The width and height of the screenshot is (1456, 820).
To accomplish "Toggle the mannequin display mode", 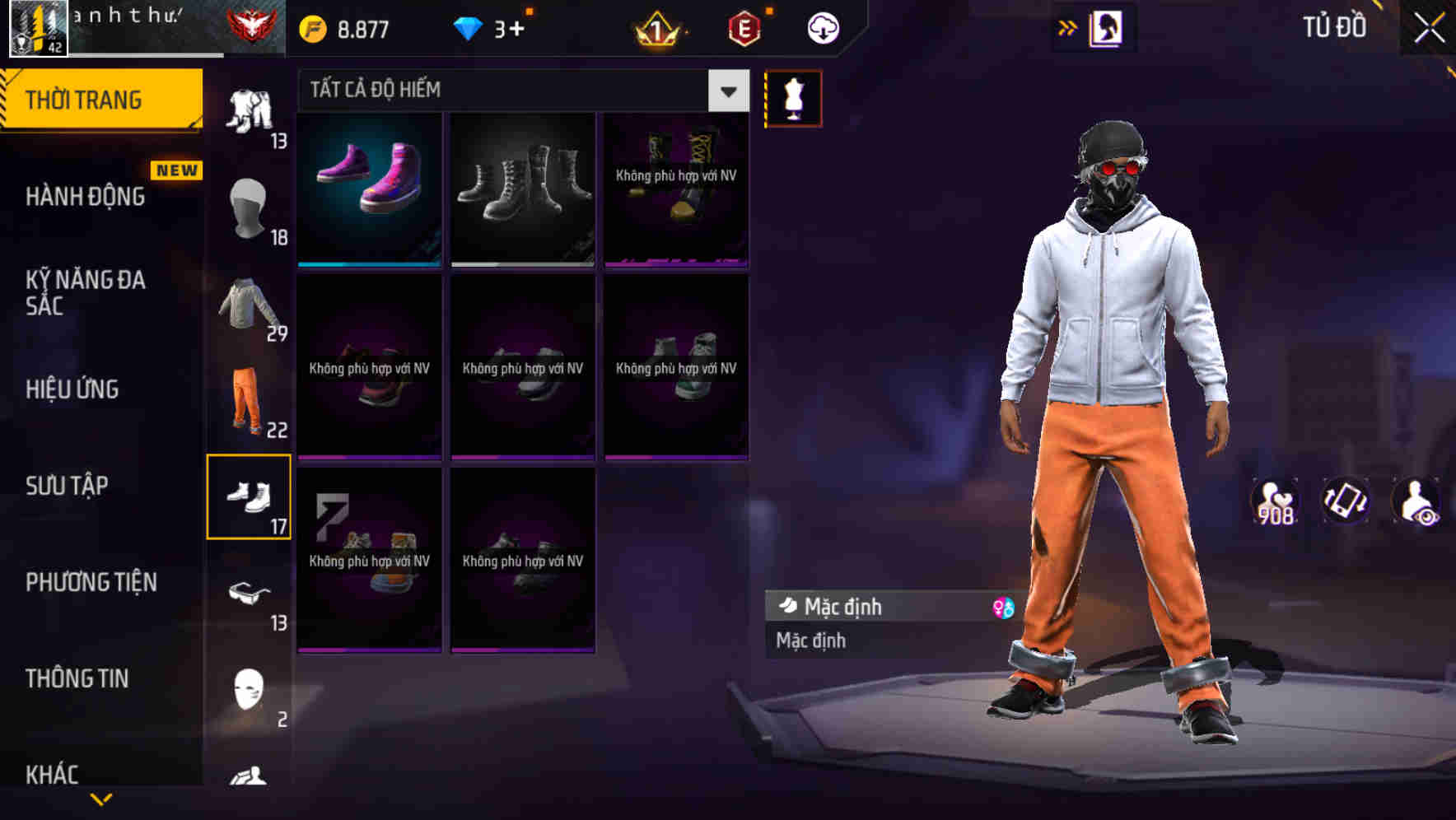I will click(x=792, y=97).
